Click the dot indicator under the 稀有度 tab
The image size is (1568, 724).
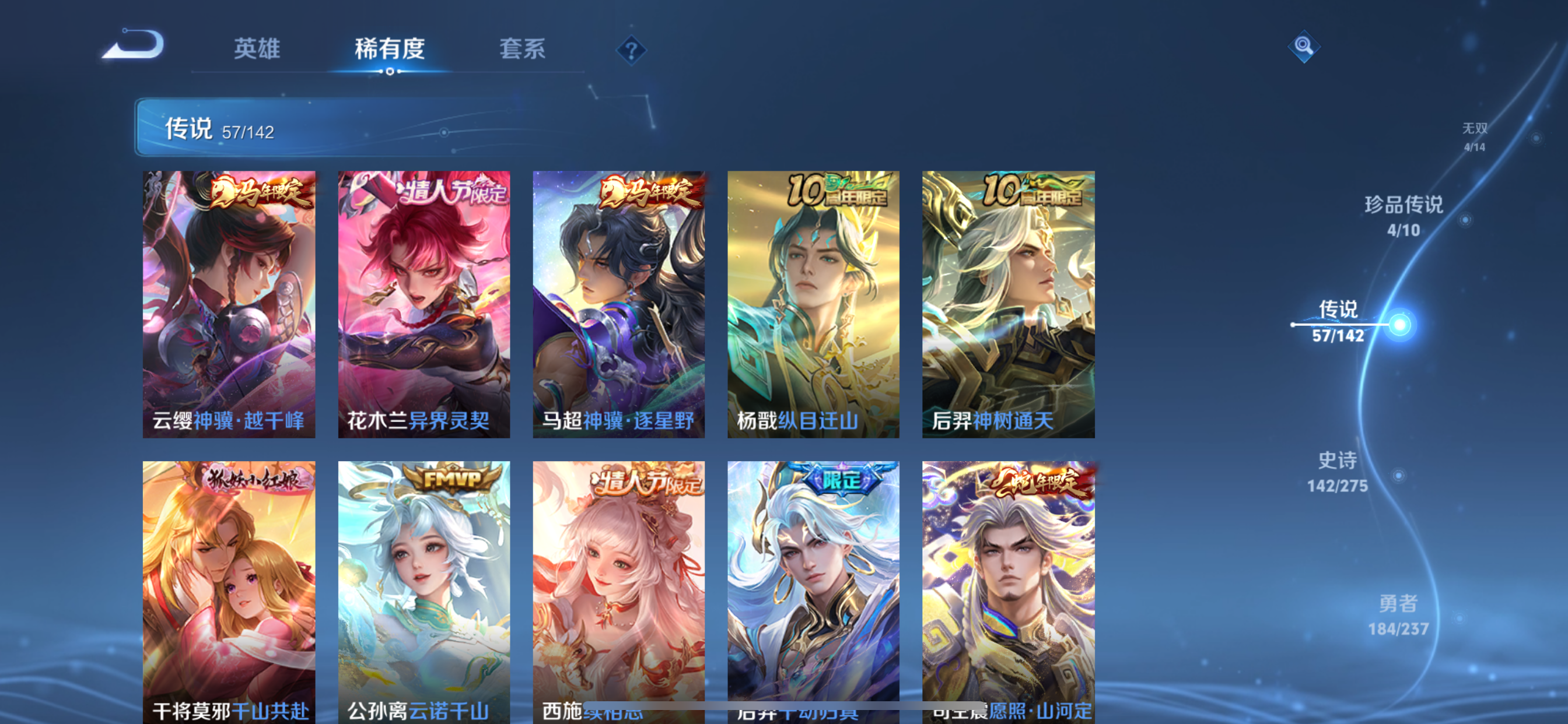pos(390,72)
